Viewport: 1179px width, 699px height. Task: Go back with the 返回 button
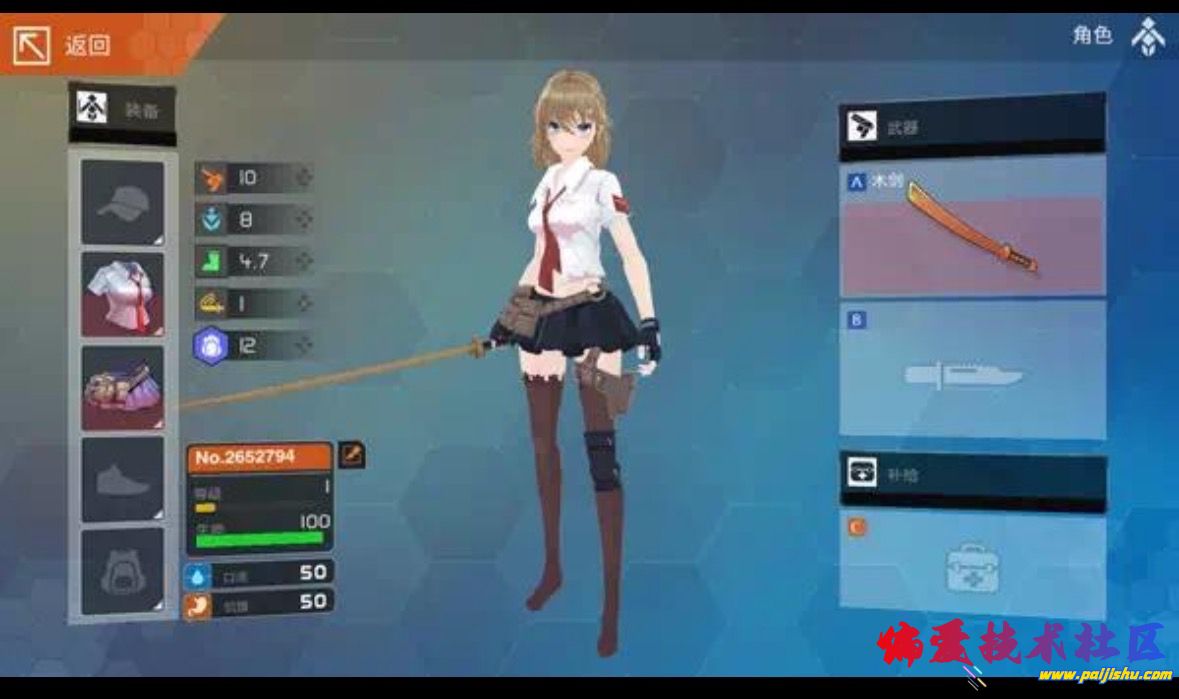62,45
